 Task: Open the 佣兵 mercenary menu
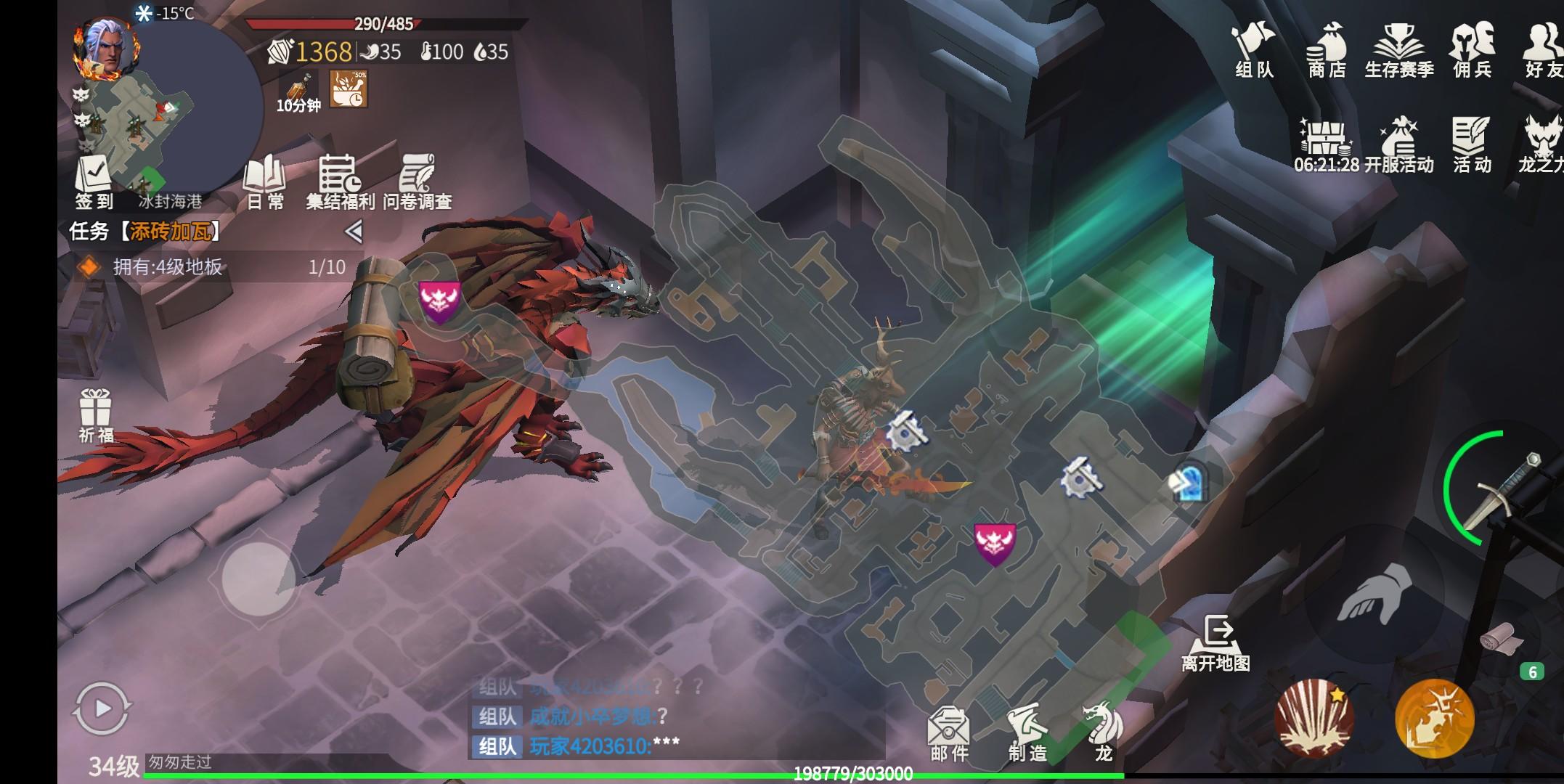coord(1472,49)
